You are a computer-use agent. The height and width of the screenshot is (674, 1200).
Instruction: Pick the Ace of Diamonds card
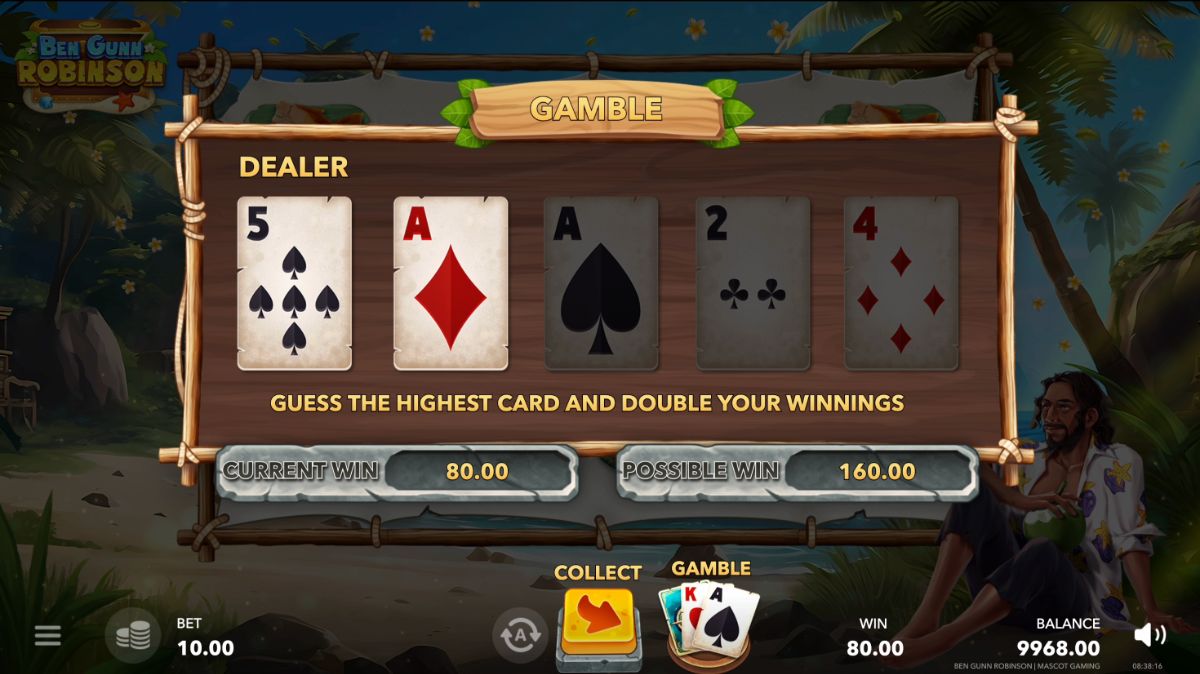coord(451,283)
